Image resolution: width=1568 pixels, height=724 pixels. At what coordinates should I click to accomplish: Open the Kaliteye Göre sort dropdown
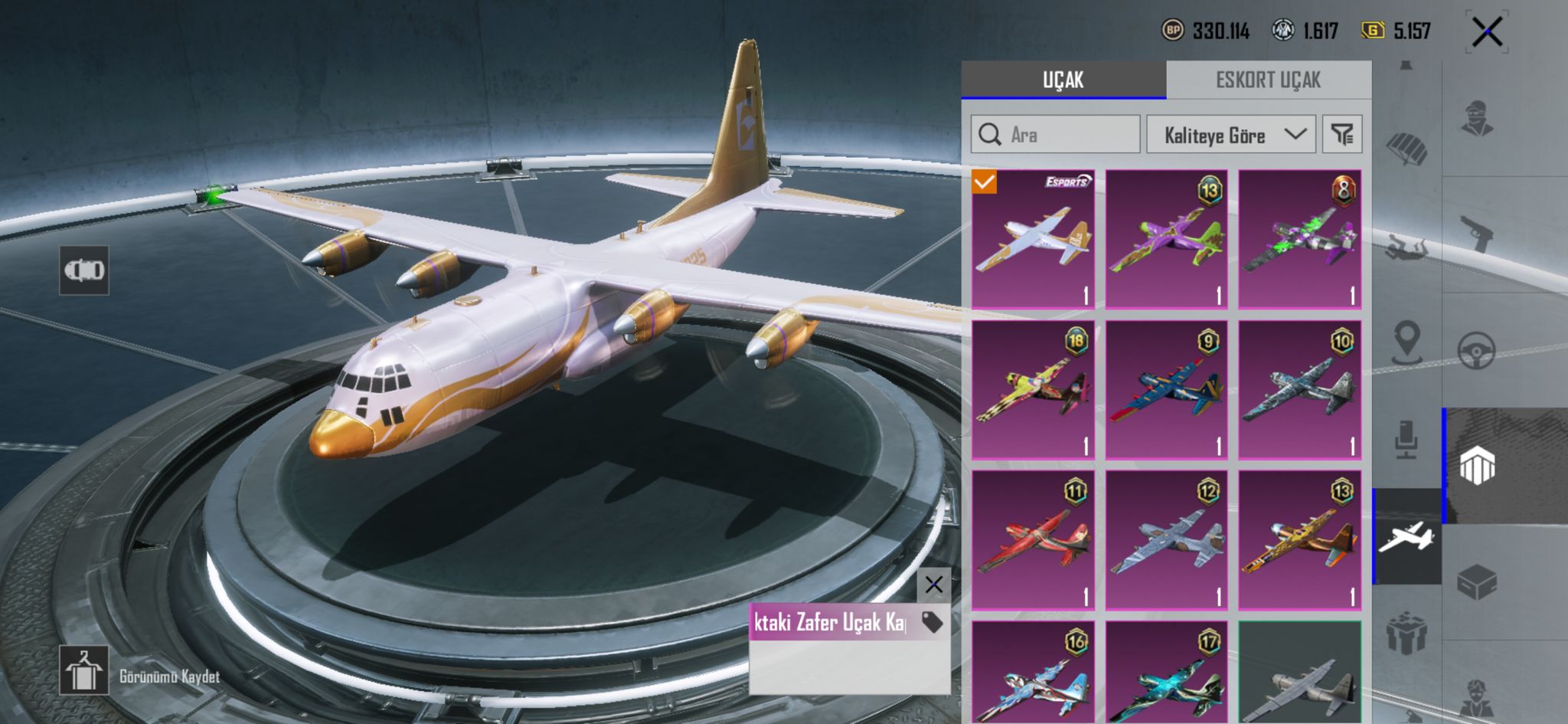pos(1230,135)
